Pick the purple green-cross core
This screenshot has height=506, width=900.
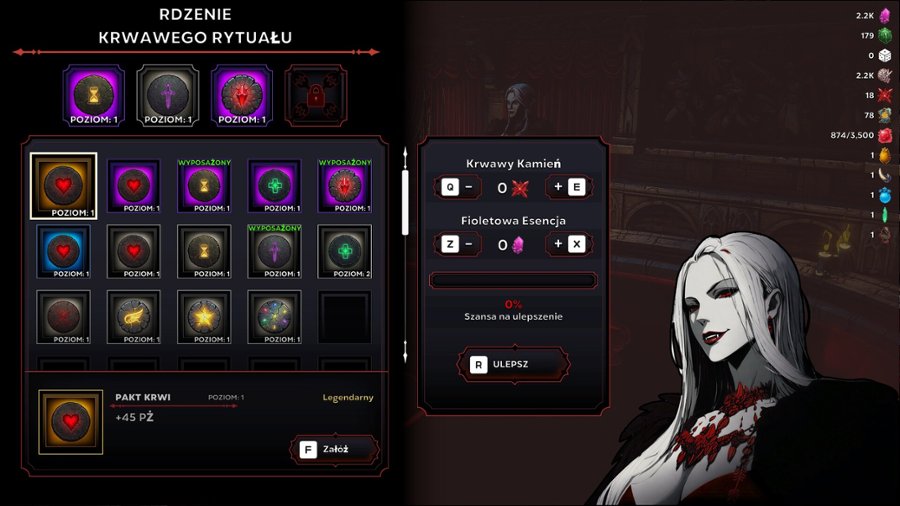tap(274, 185)
